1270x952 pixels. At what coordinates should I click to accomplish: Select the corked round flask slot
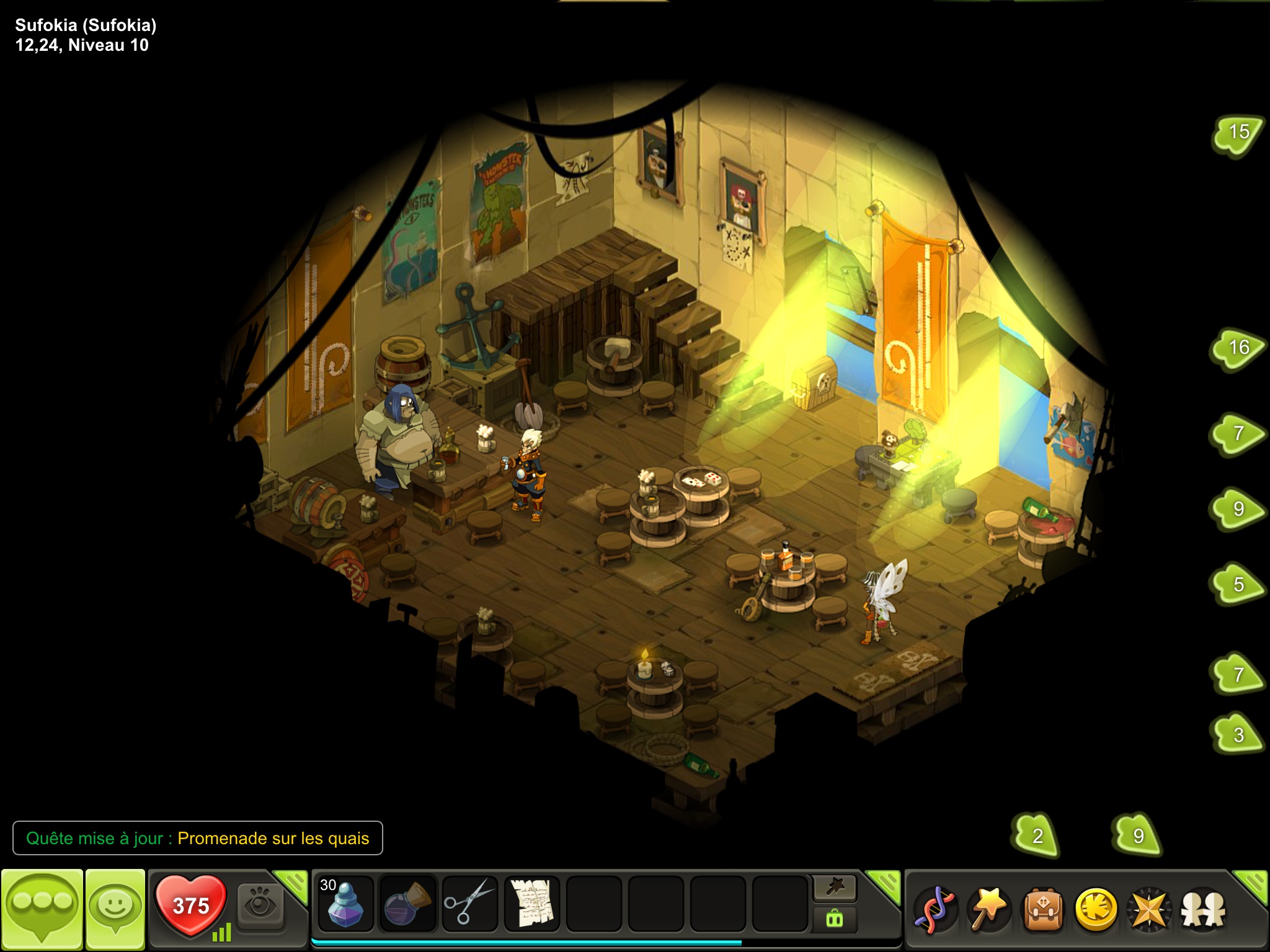[x=407, y=904]
